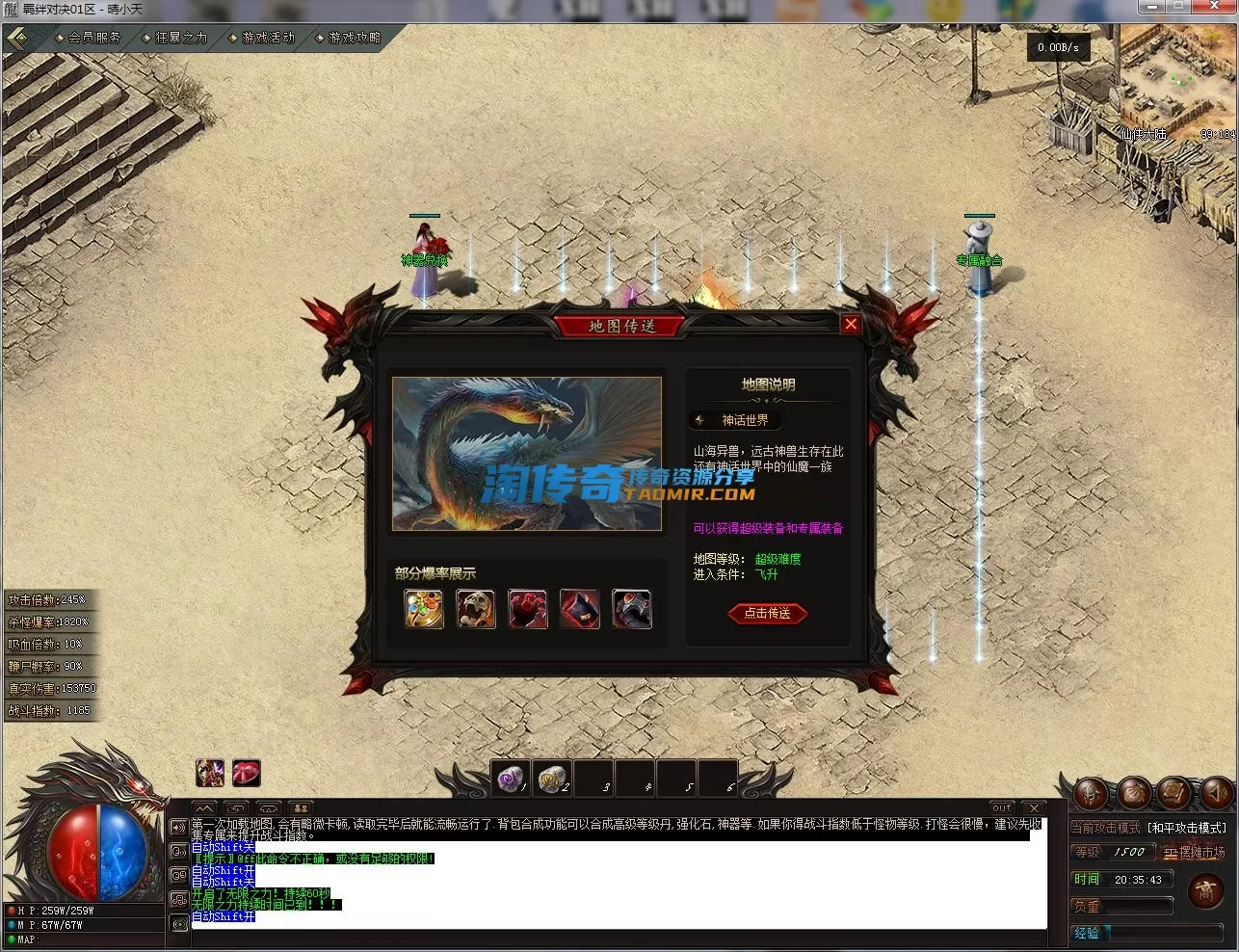This screenshot has height=952, width=1239.
Task: Toggle sound with the speaker icon
Action: pos(1217,793)
